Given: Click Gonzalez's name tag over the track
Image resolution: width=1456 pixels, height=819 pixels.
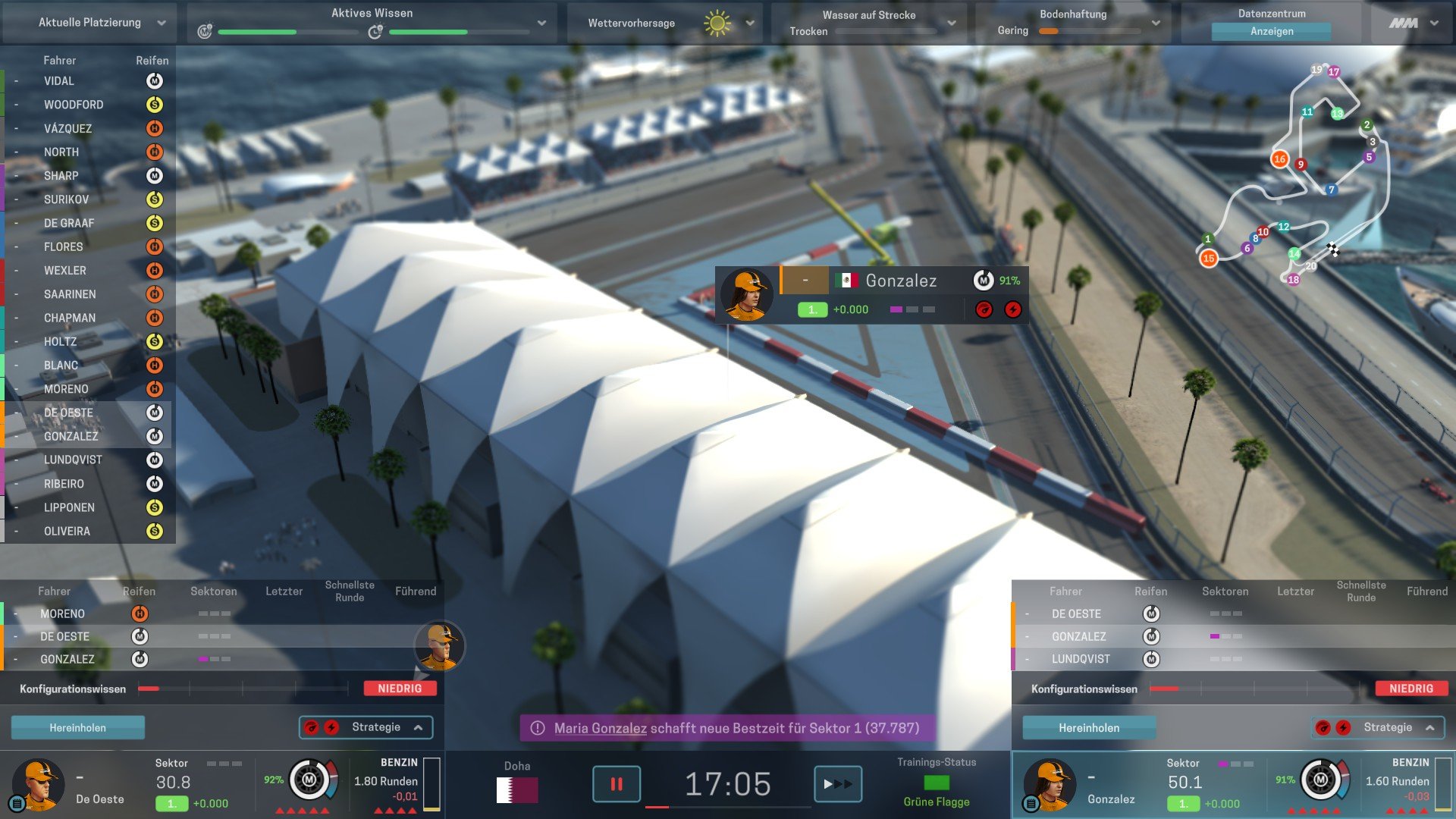Looking at the screenshot, I should coord(901,281).
